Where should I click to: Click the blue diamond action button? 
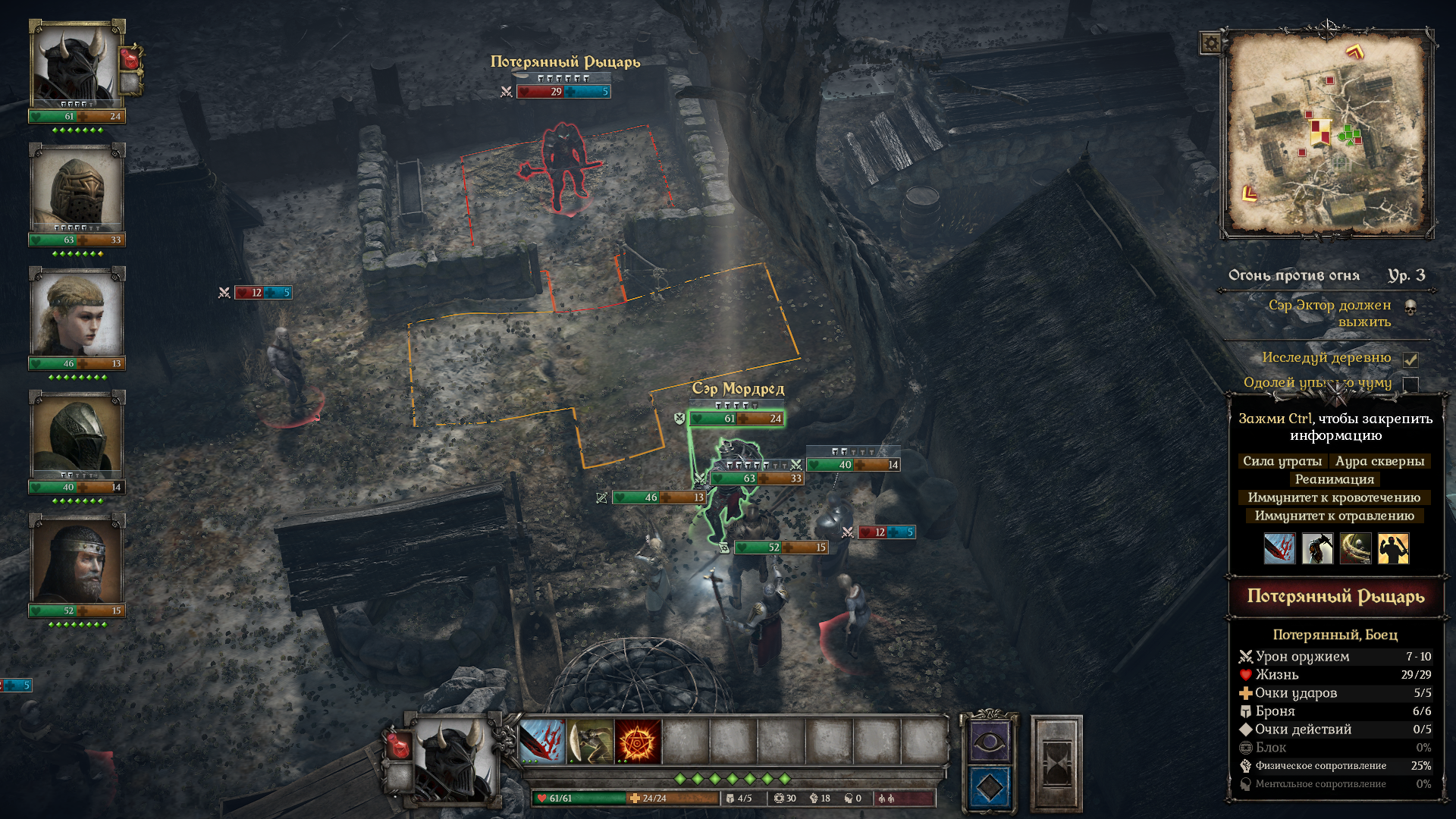click(x=989, y=787)
